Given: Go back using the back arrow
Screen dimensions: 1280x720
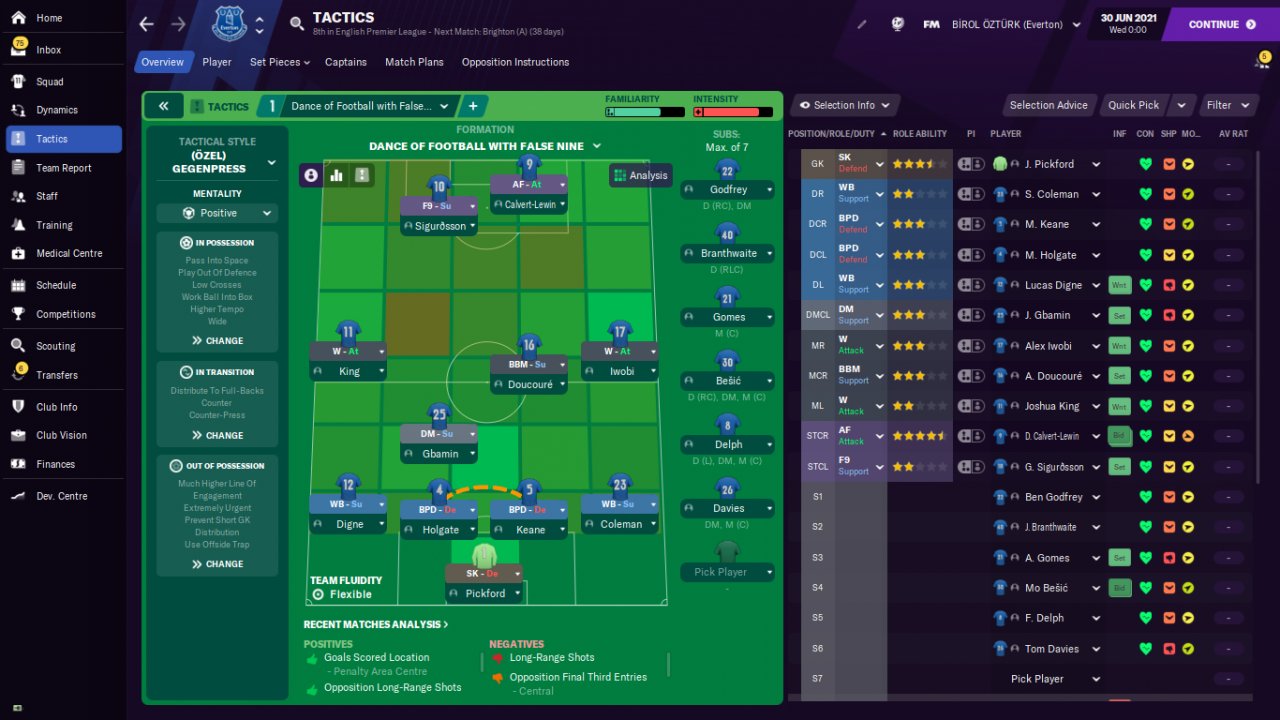Looking at the screenshot, I should point(147,24).
